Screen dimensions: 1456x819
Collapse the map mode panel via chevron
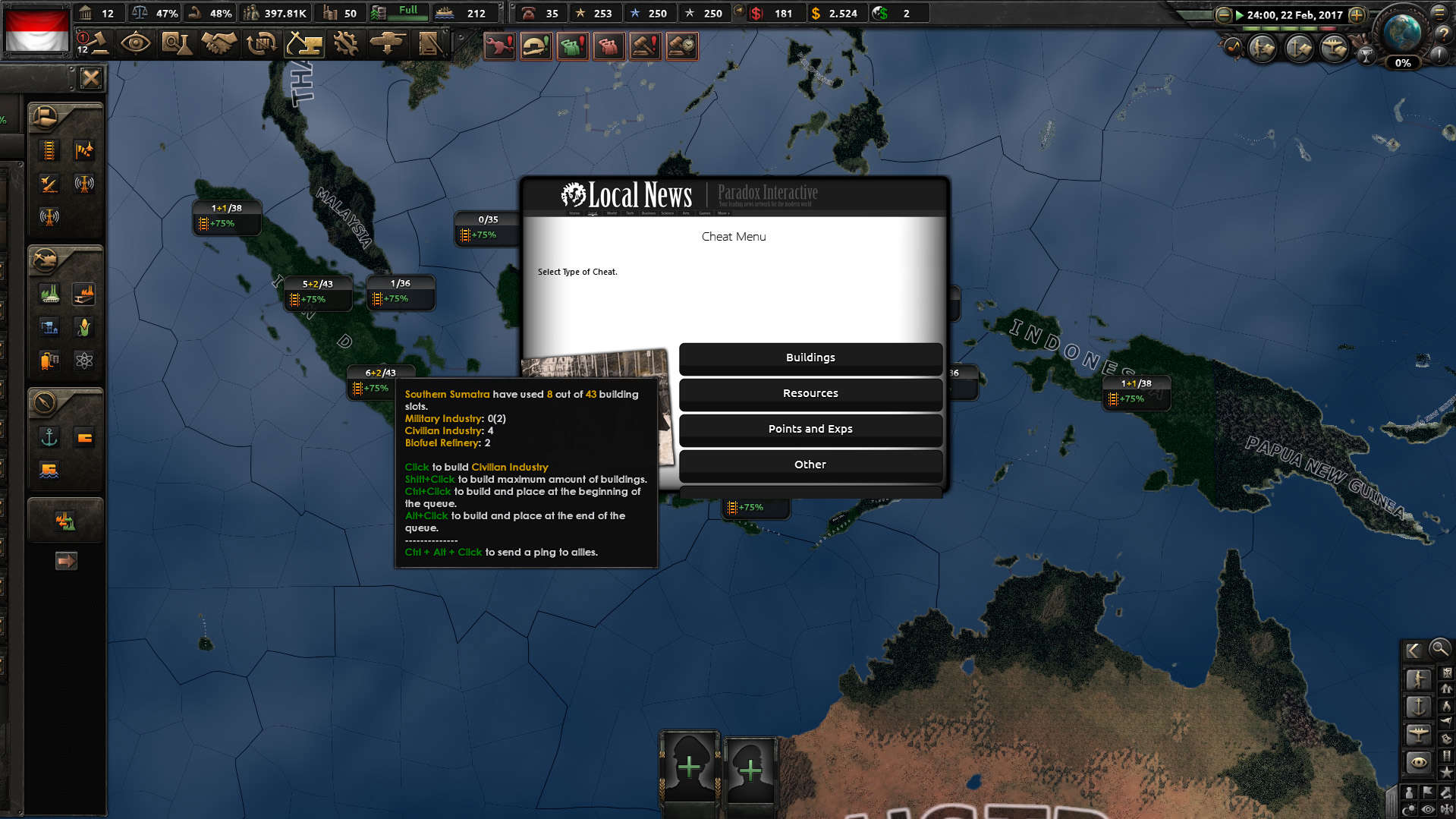1412,650
